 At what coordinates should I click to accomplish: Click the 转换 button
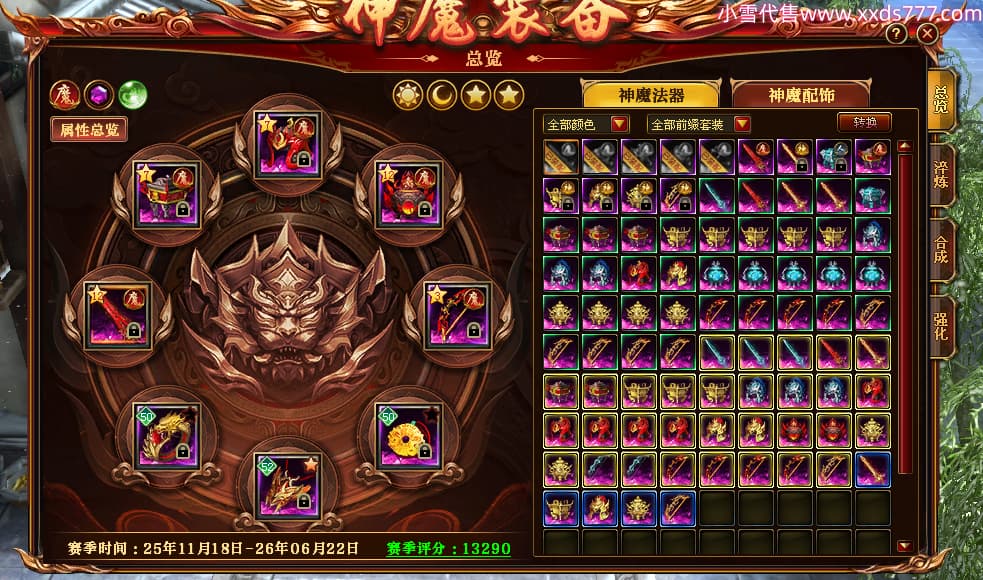pos(864,123)
